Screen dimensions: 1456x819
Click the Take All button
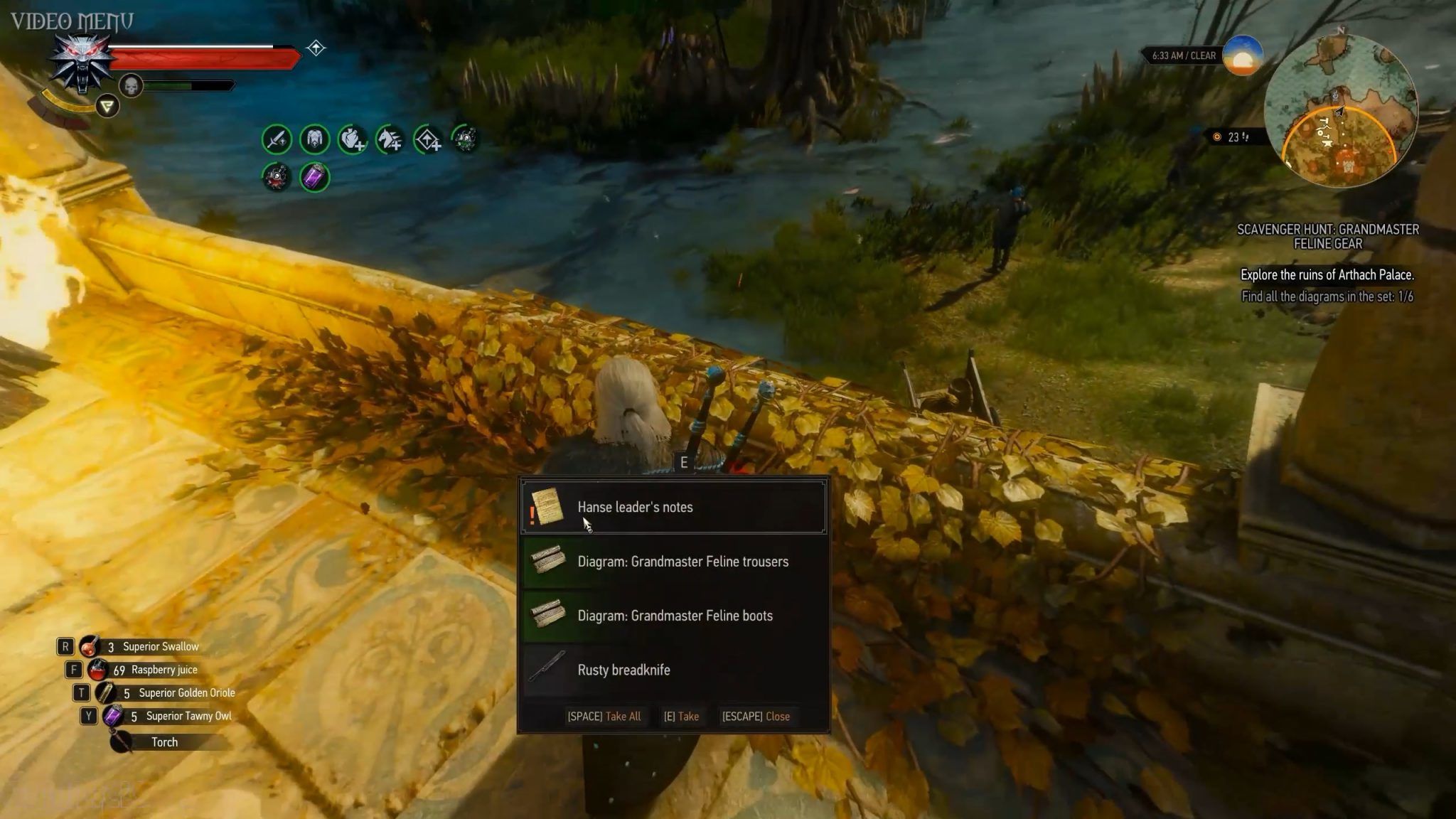tap(604, 717)
